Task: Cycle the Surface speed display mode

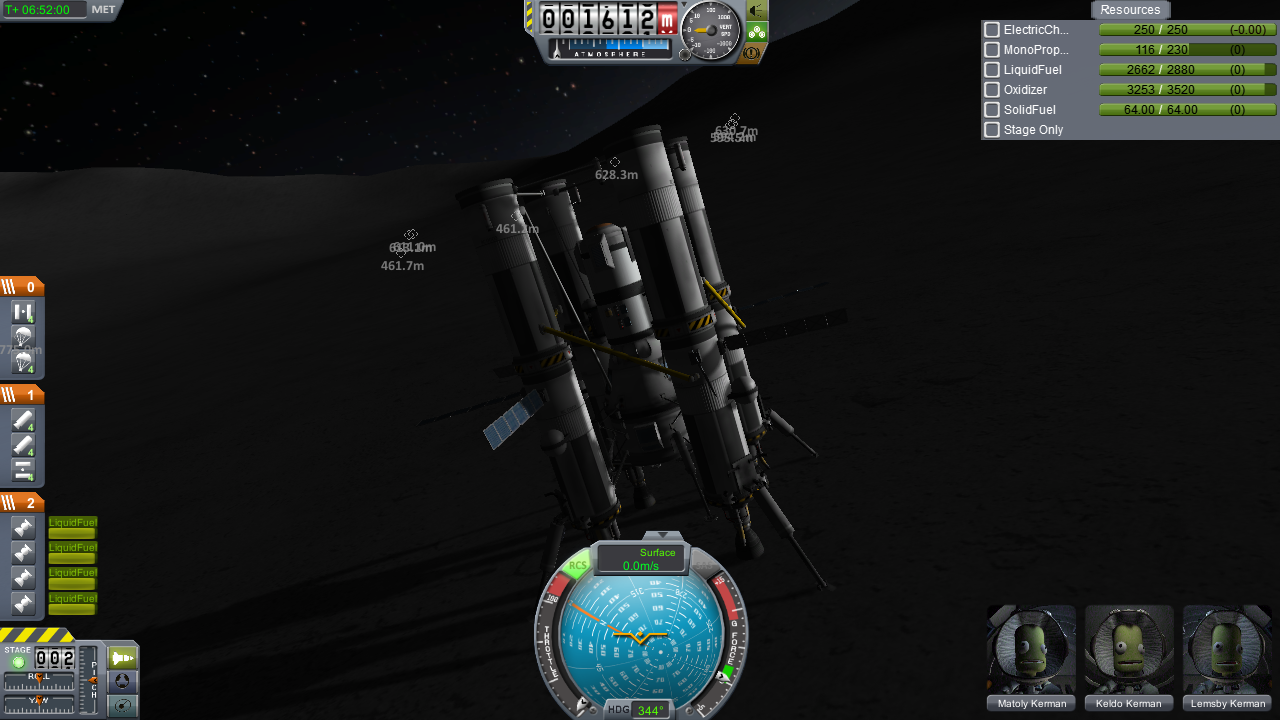Action: pyautogui.click(x=641, y=559)
